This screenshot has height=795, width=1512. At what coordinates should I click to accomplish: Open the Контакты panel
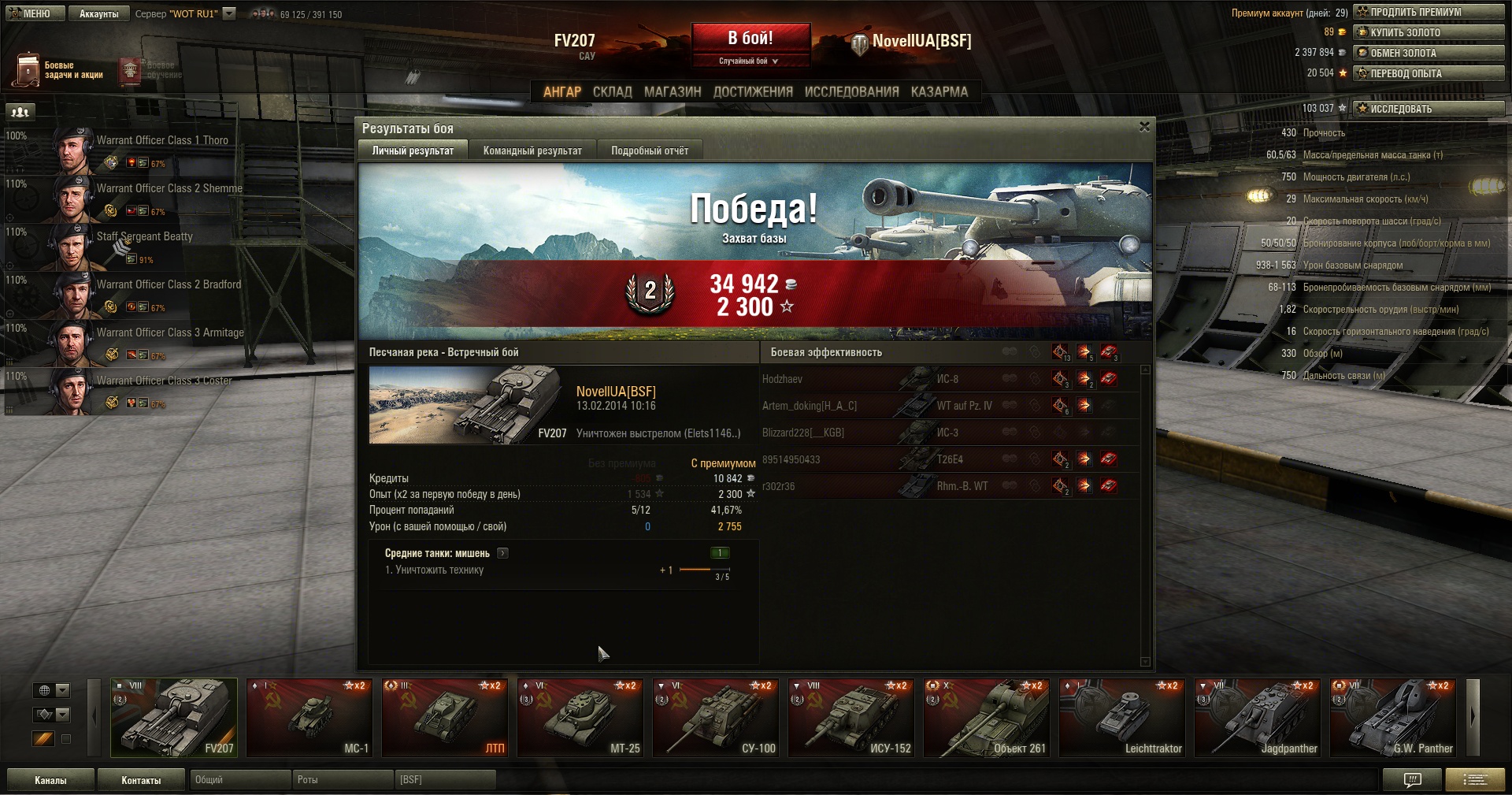point(141,780)
